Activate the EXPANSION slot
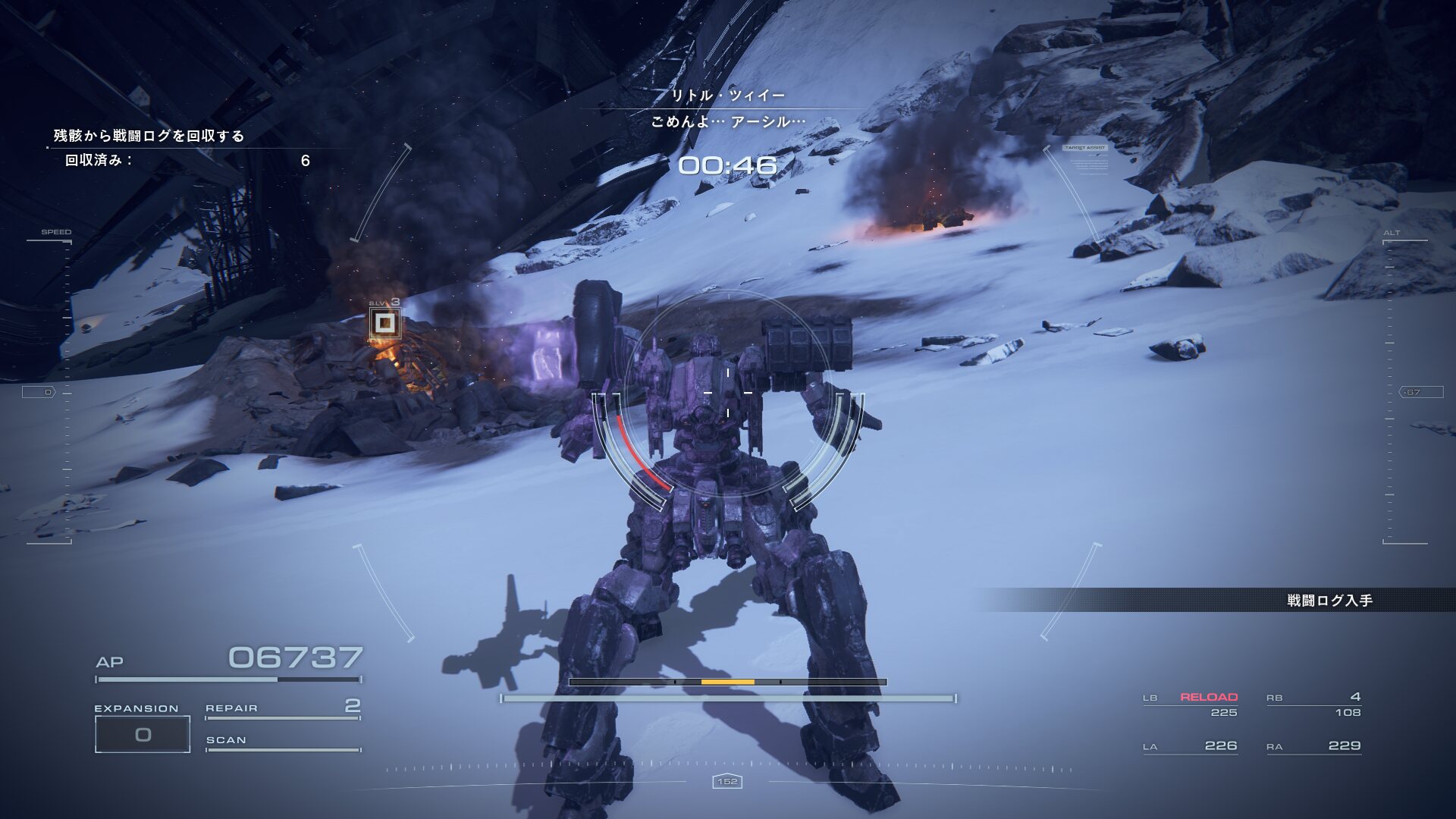This screenshot has height=819, width=1456. point(143,733)
